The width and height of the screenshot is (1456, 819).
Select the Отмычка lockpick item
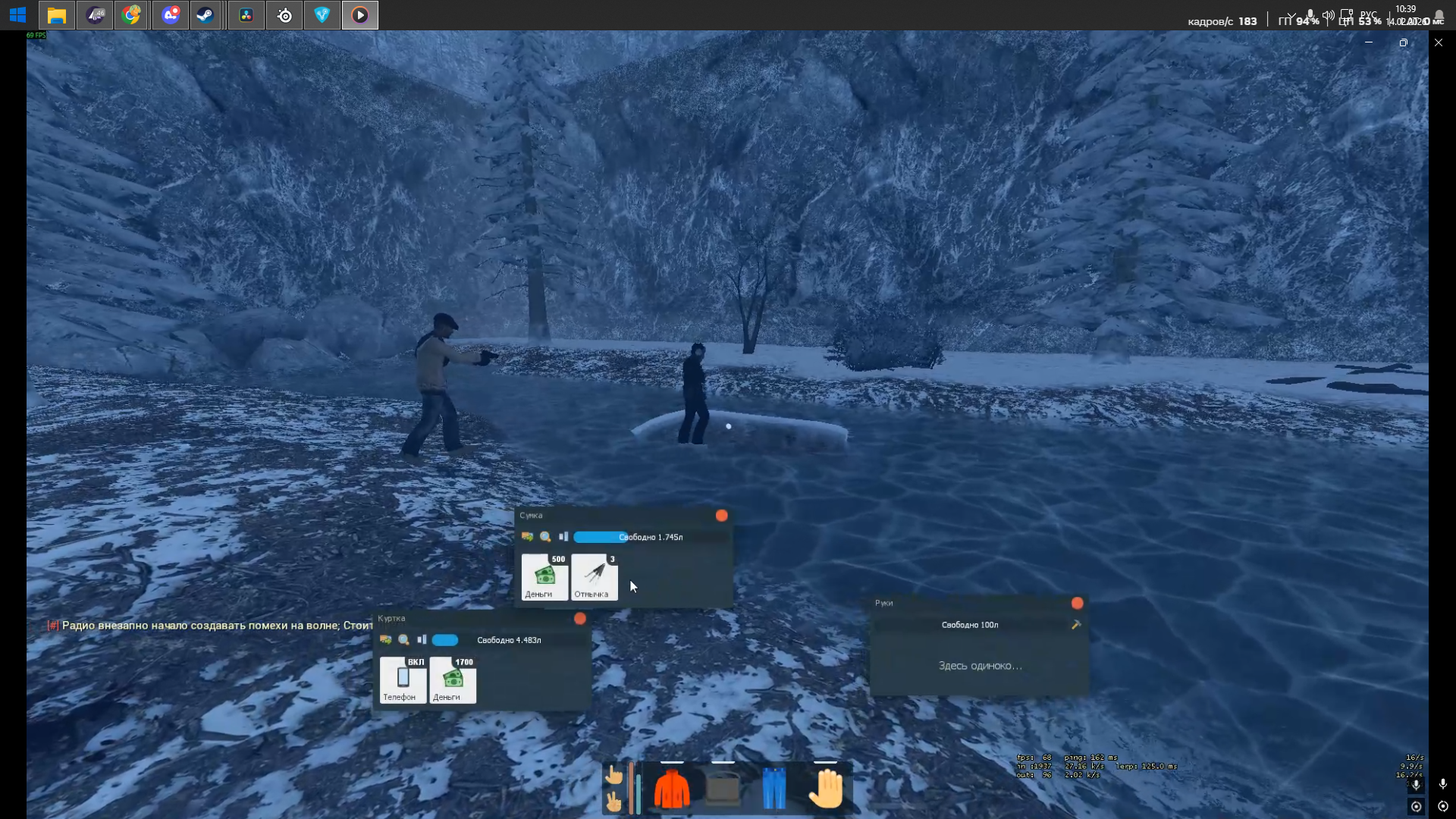(x=595, y=577)
